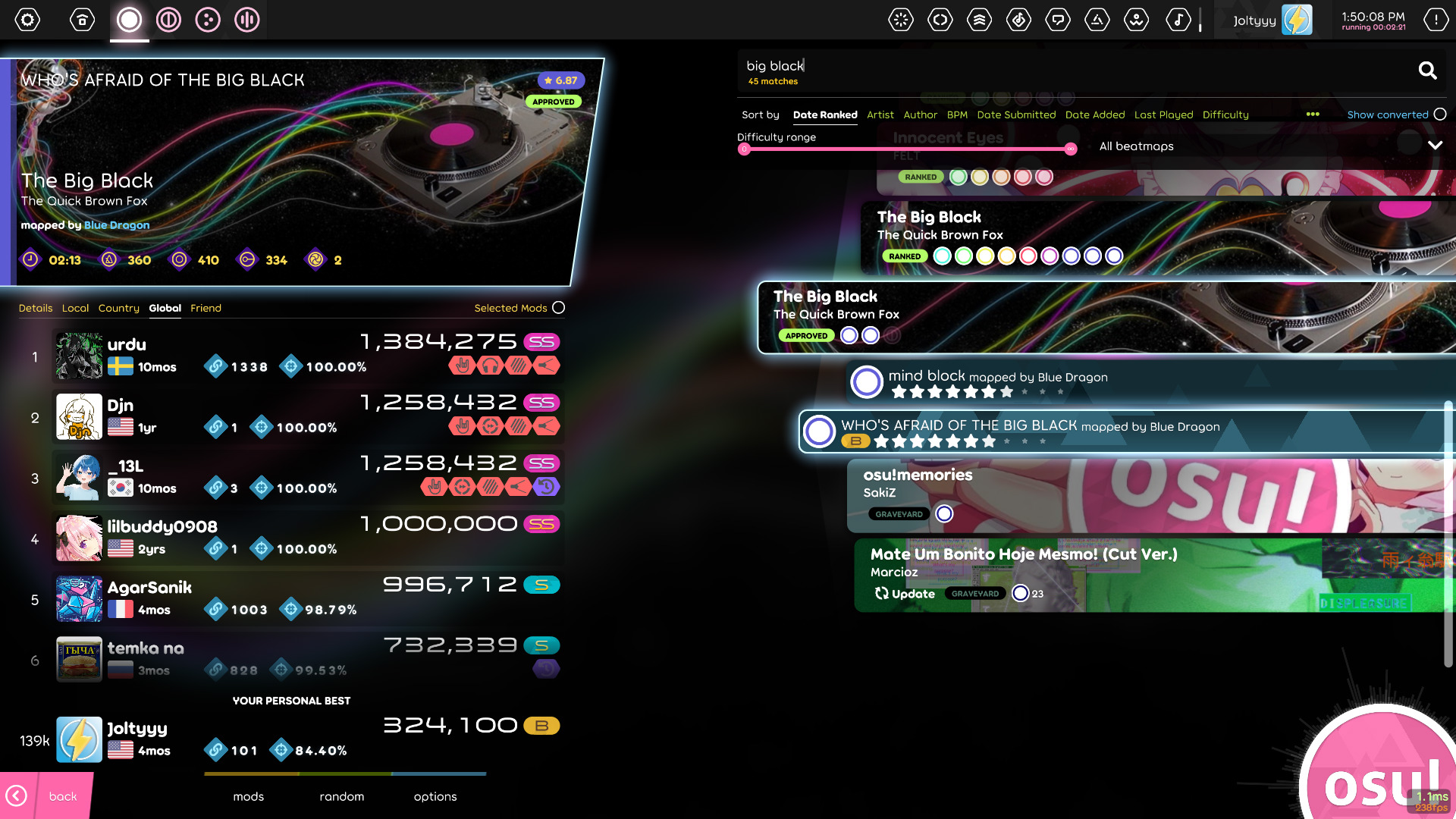Click the home icon in the toolbar
This screenshot has width=1456, height=819.
coord(82,20)
